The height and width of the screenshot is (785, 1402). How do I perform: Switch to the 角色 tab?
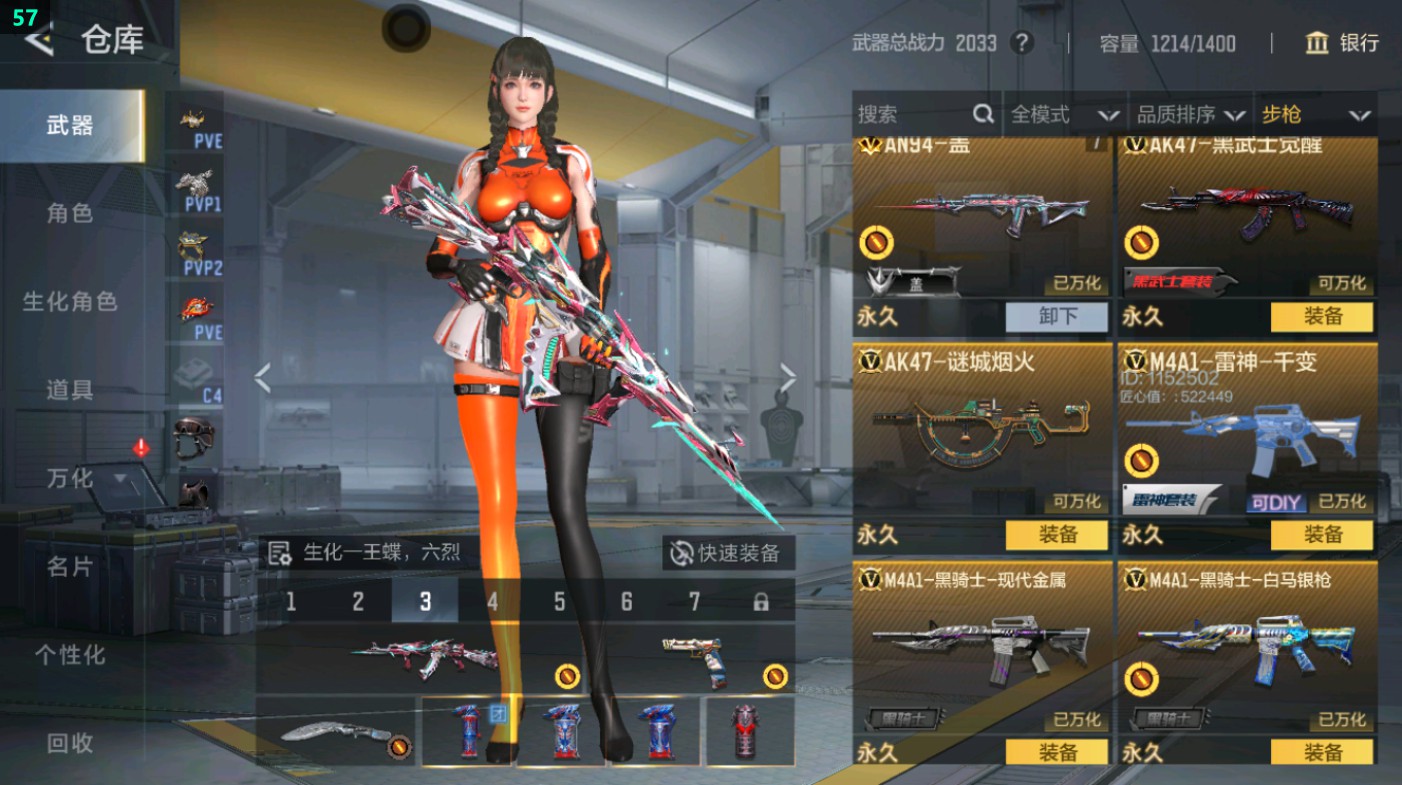click(x=70, y=213)
